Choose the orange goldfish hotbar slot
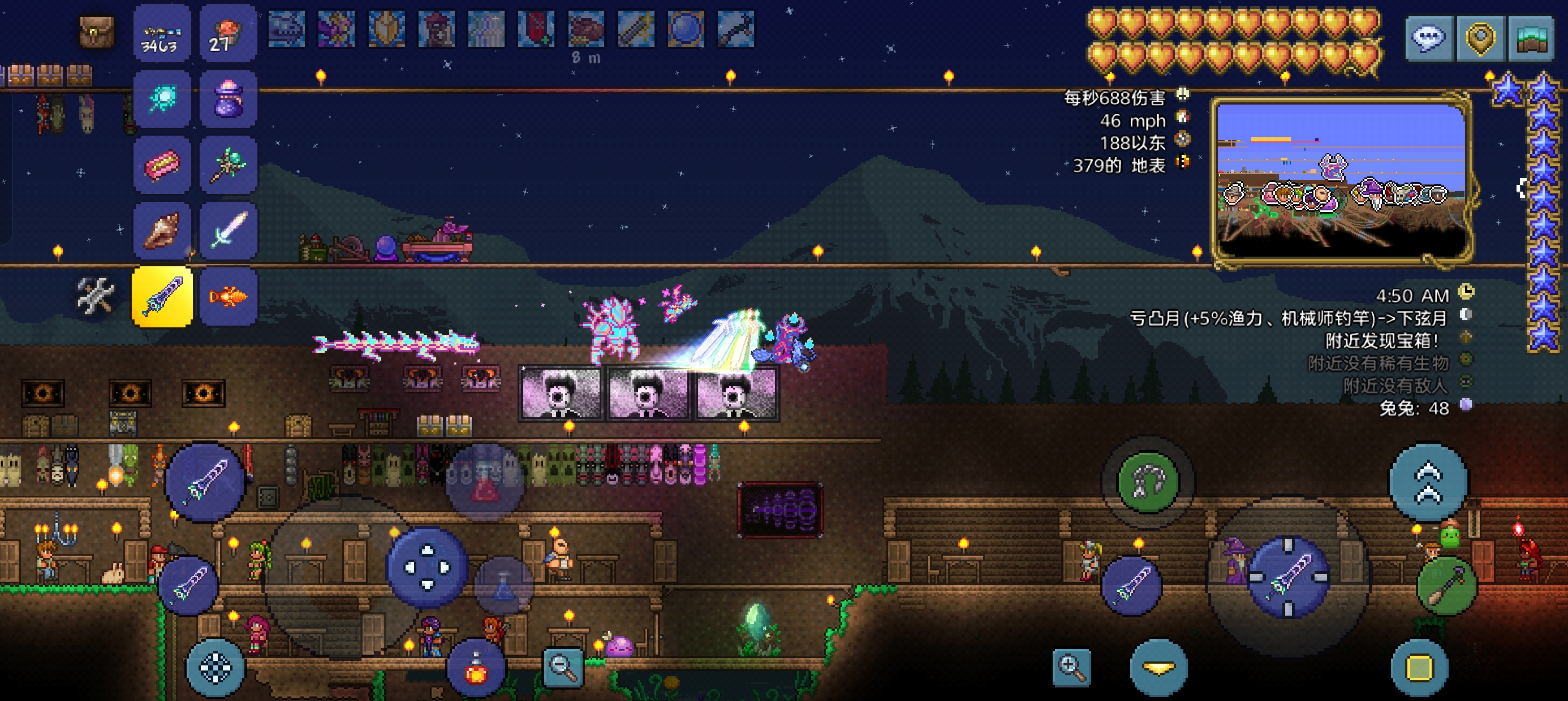This screenshot has height=701, width=1568. point(227,297)
